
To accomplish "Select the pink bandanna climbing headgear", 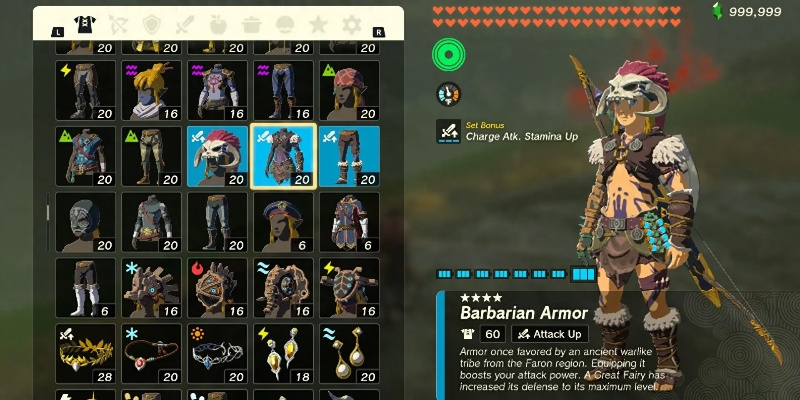I will click(349, 91).
